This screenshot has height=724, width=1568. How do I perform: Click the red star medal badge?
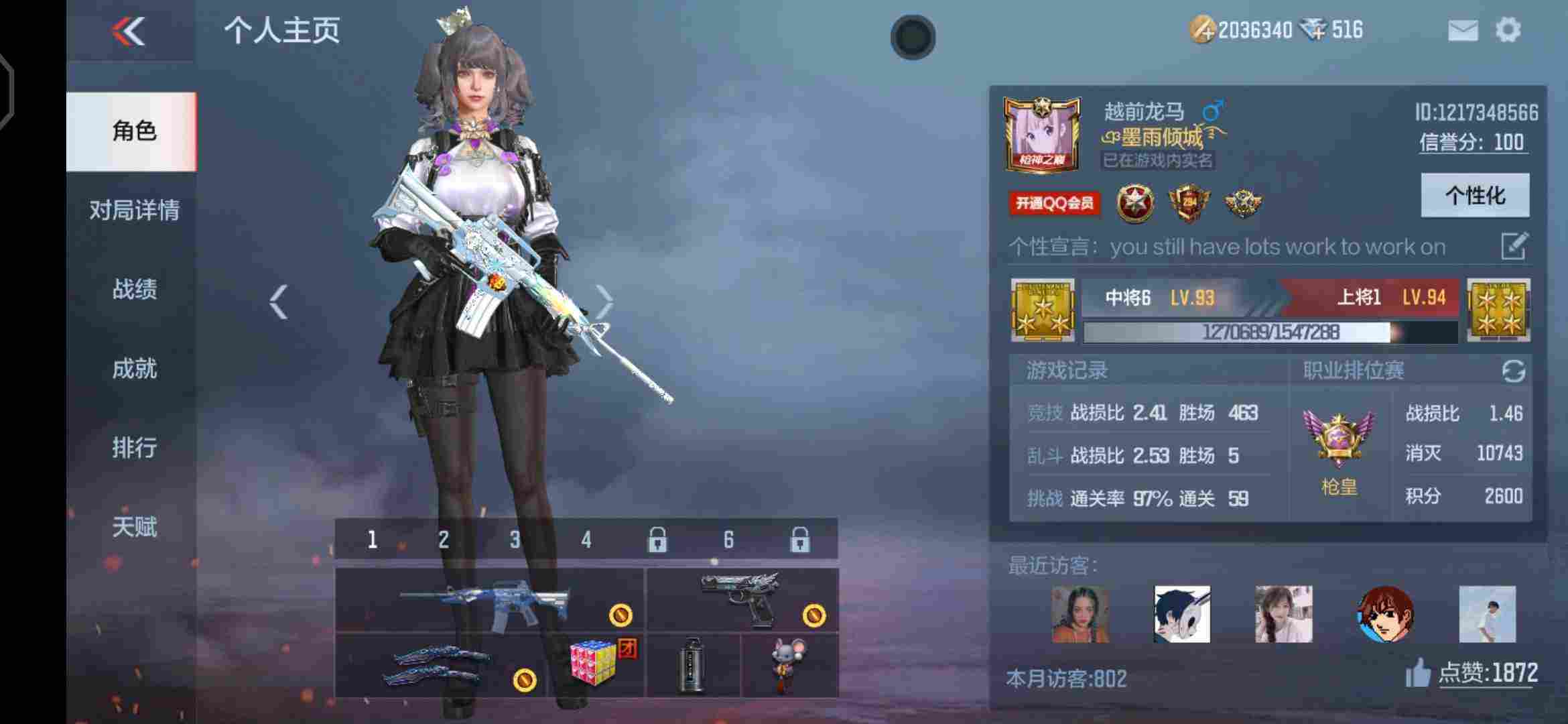point(1134,201)
